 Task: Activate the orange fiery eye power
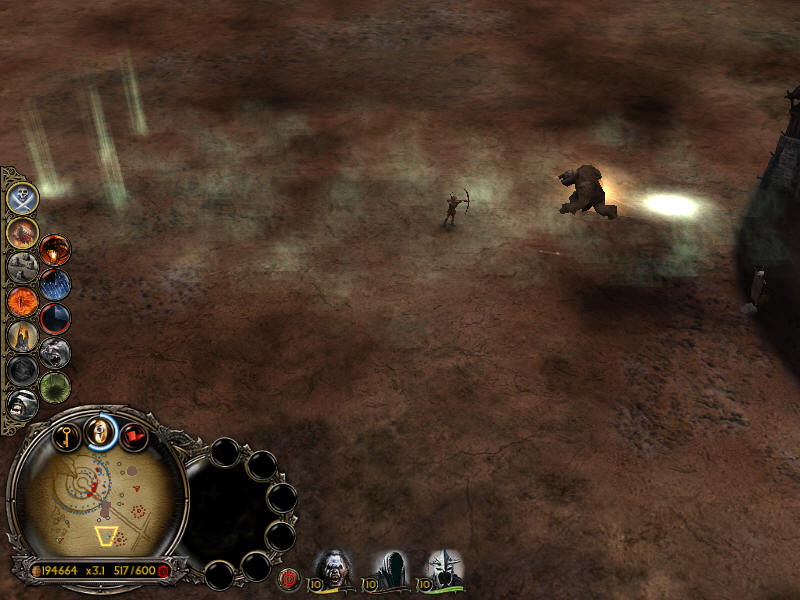22,301
